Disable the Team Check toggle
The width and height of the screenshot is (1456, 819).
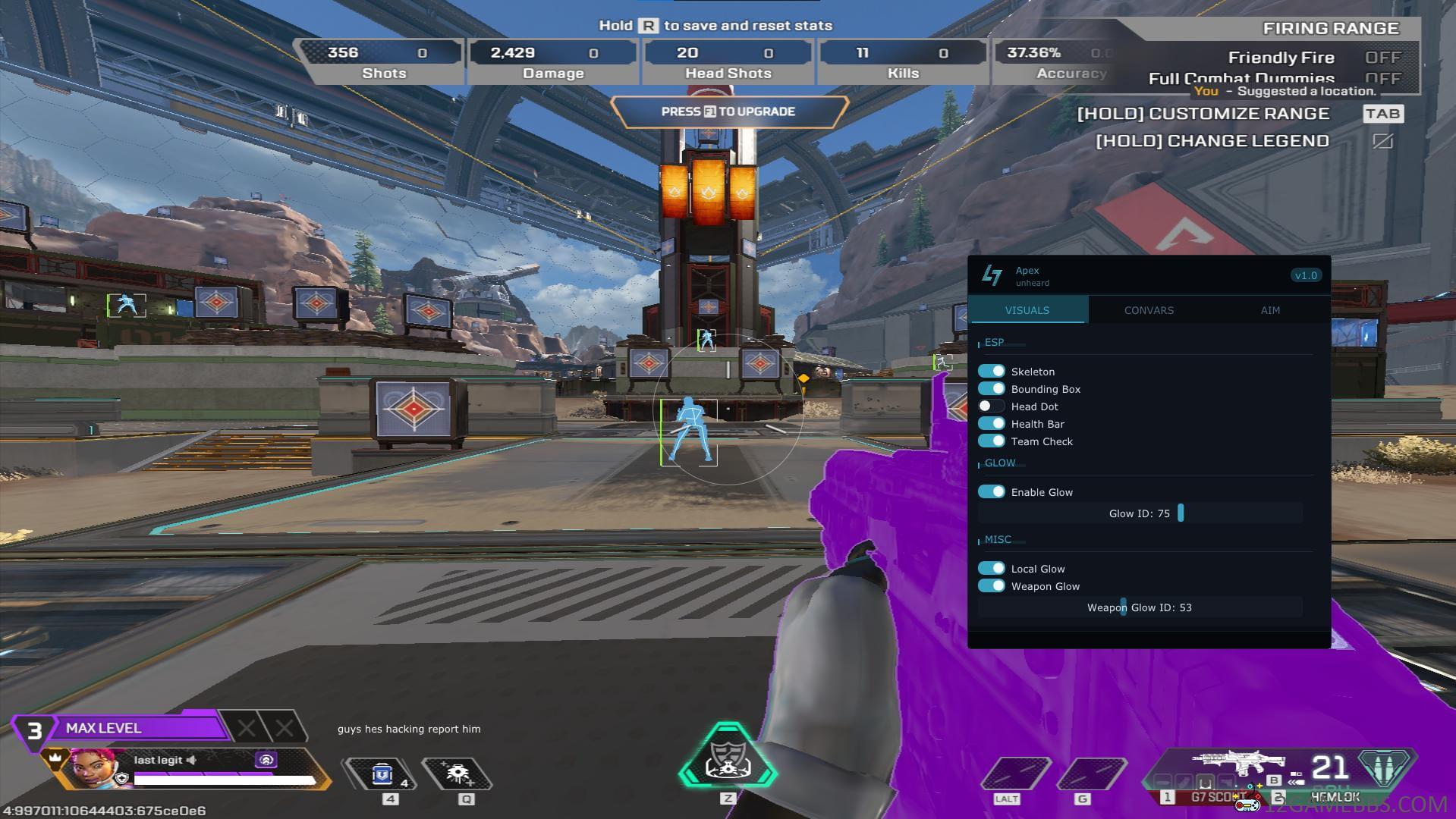coord(991,441)
